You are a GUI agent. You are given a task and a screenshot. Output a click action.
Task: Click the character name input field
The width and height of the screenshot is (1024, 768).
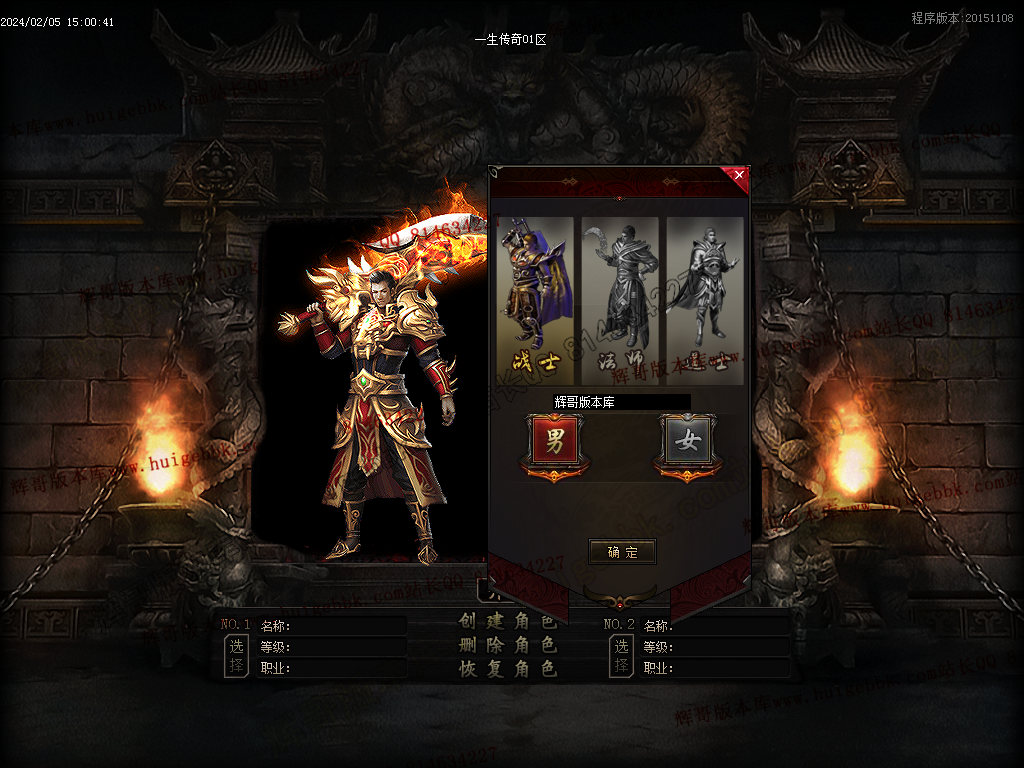click(620, 402)
